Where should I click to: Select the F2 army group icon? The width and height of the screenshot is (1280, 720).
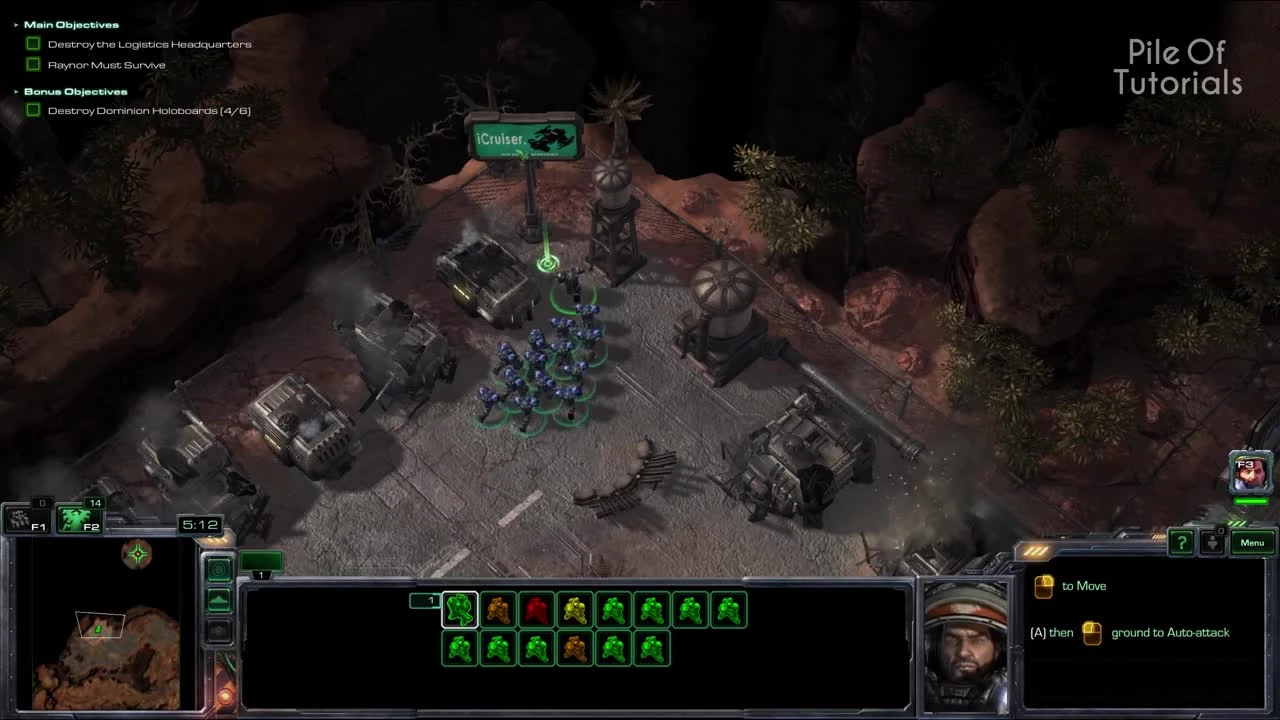(80, 519)
